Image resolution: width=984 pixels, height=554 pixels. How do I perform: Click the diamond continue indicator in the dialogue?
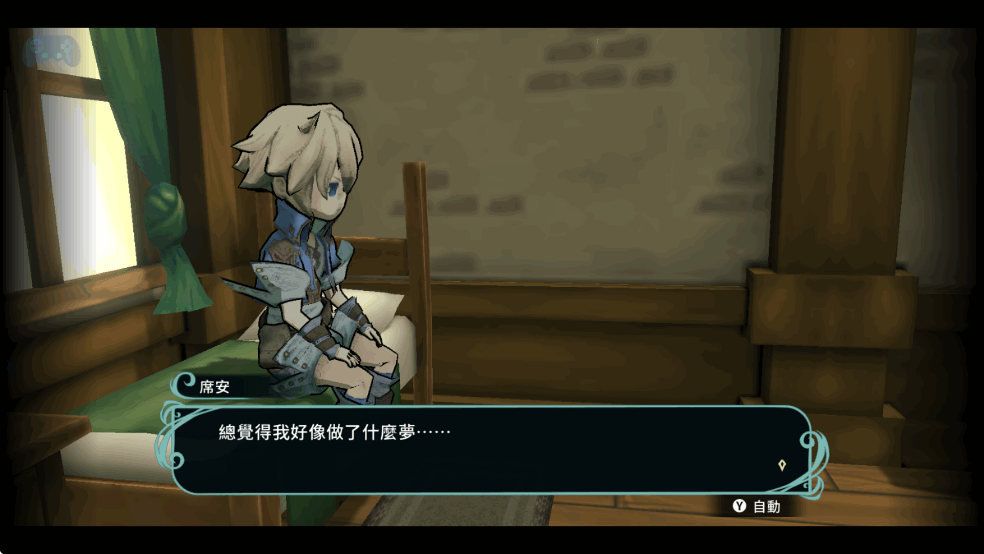(x=781, y=465)
